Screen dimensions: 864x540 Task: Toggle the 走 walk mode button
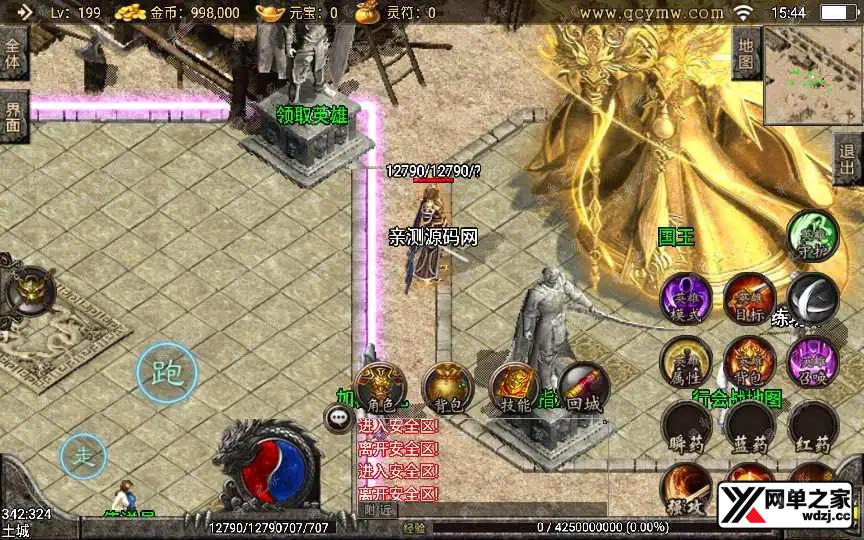(84, 457)
